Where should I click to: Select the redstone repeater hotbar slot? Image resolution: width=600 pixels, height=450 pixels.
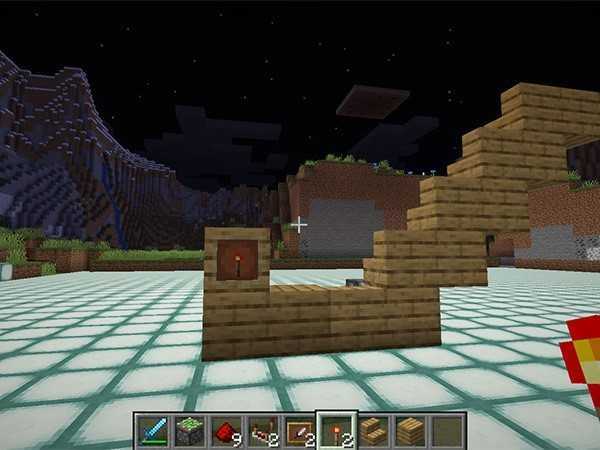[x=263, y=430]
